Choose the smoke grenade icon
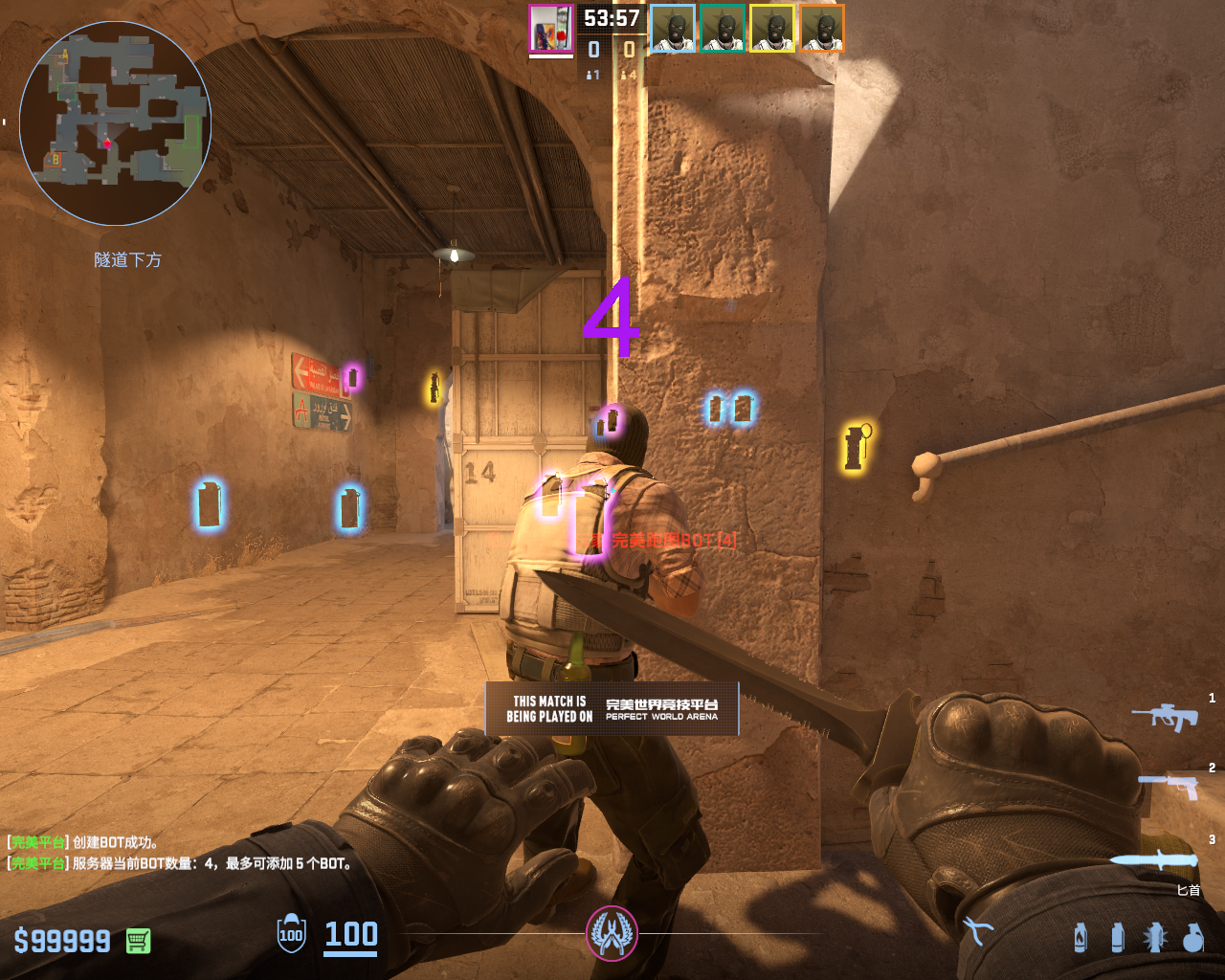1225x980 pixels. pyautogui.click(x=1117, y=938)
